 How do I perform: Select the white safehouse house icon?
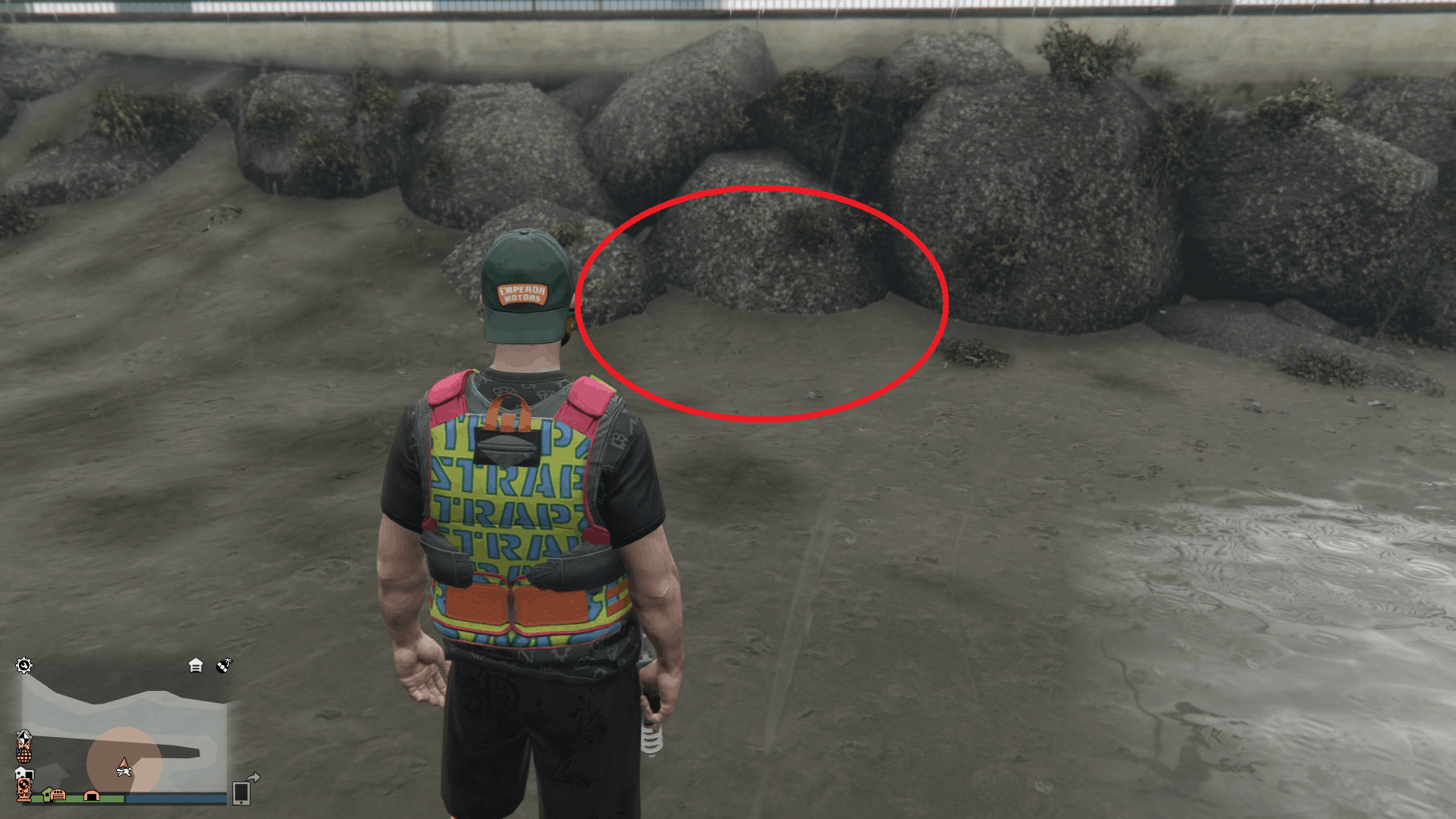pos(196,665)
